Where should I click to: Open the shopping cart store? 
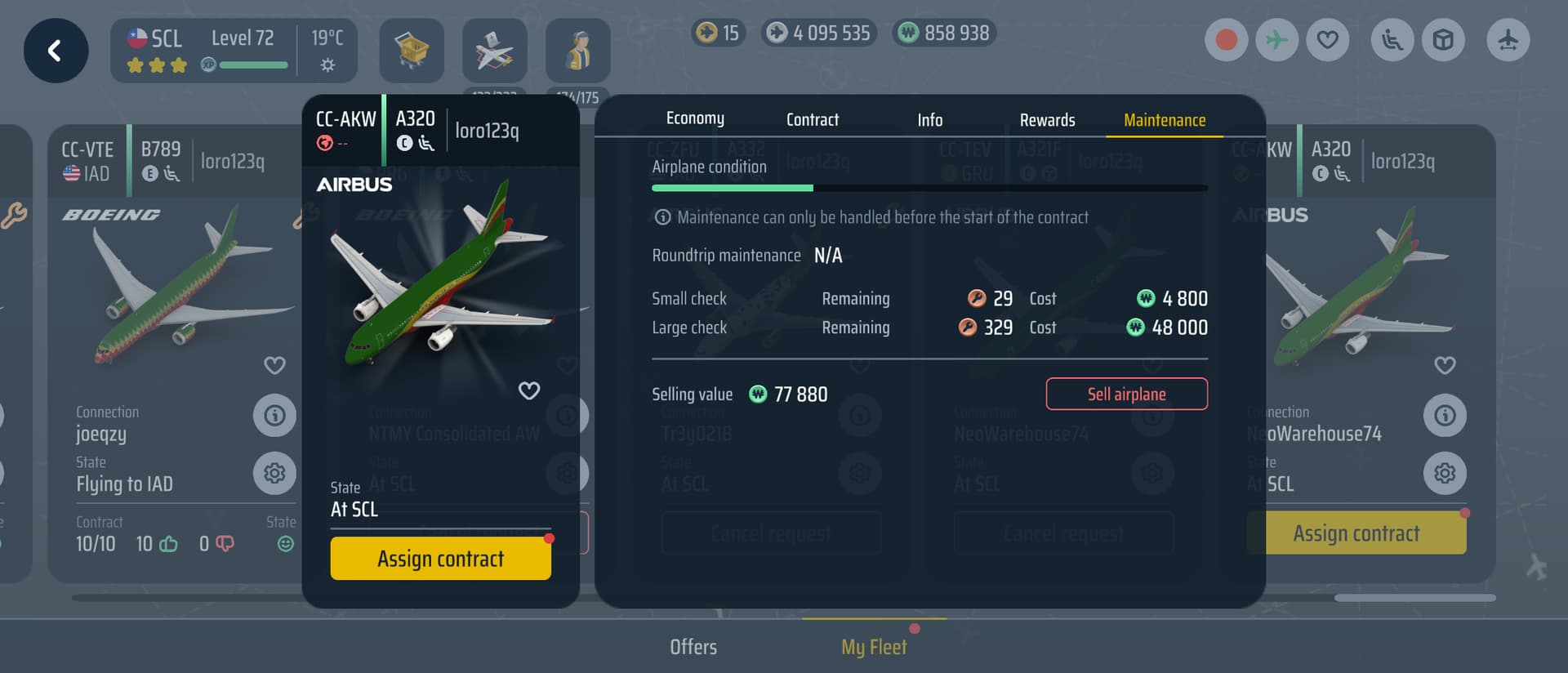[412, 51]
